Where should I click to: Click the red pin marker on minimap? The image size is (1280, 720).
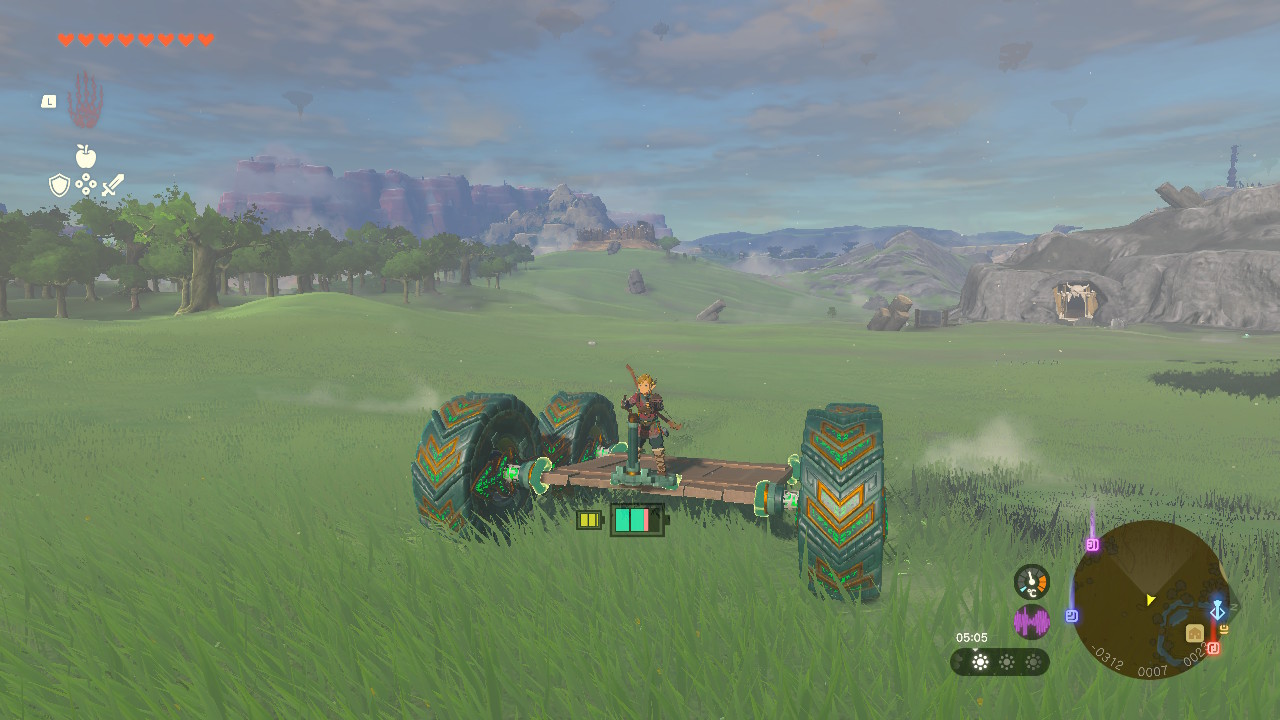[x=1213, y=648]
